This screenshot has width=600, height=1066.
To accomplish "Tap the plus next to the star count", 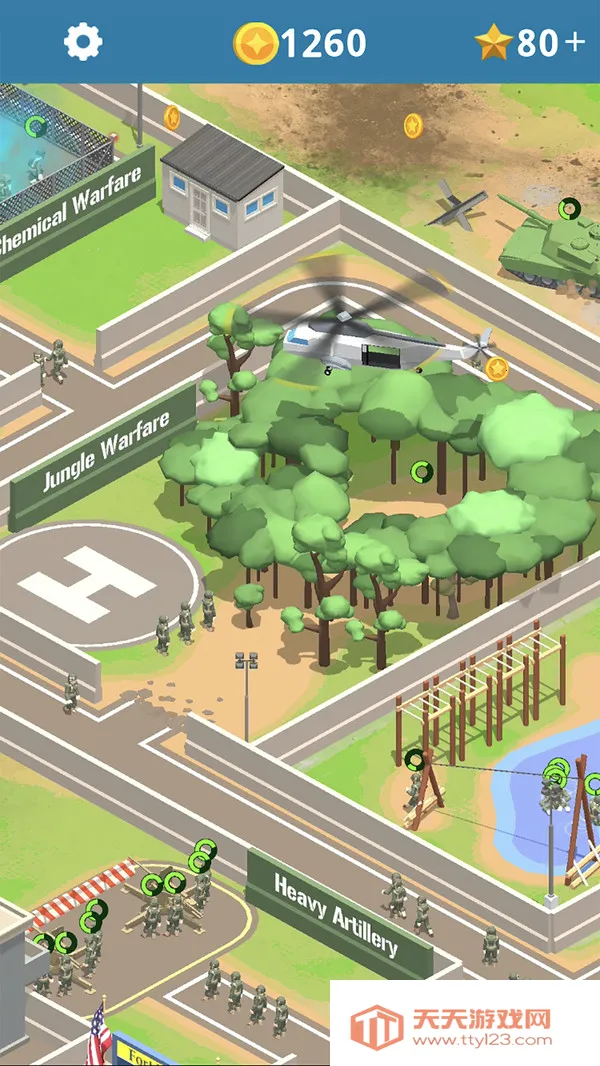I will (574, 42).
